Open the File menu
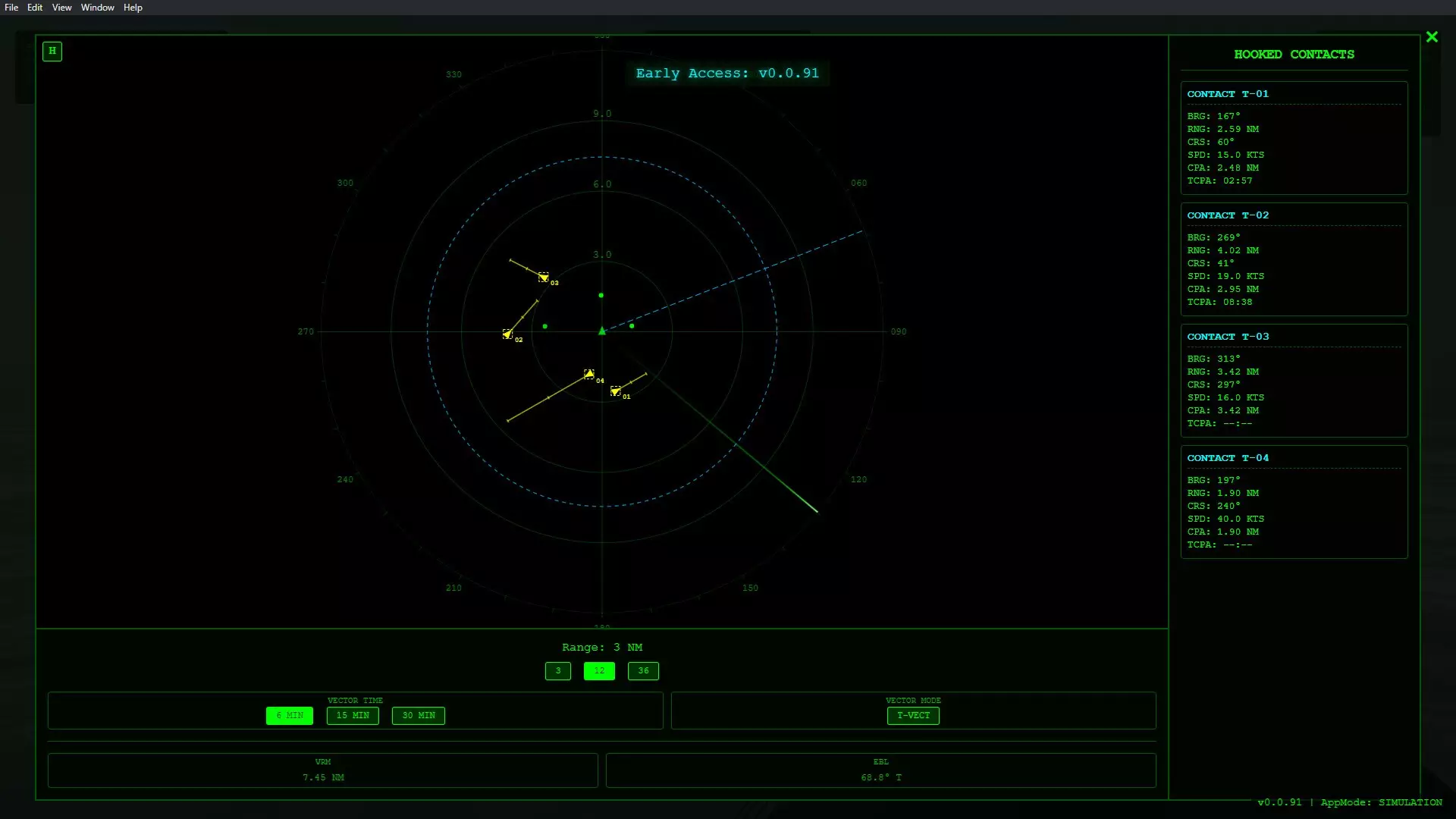The image size is (1456, 819). (11, 7)
